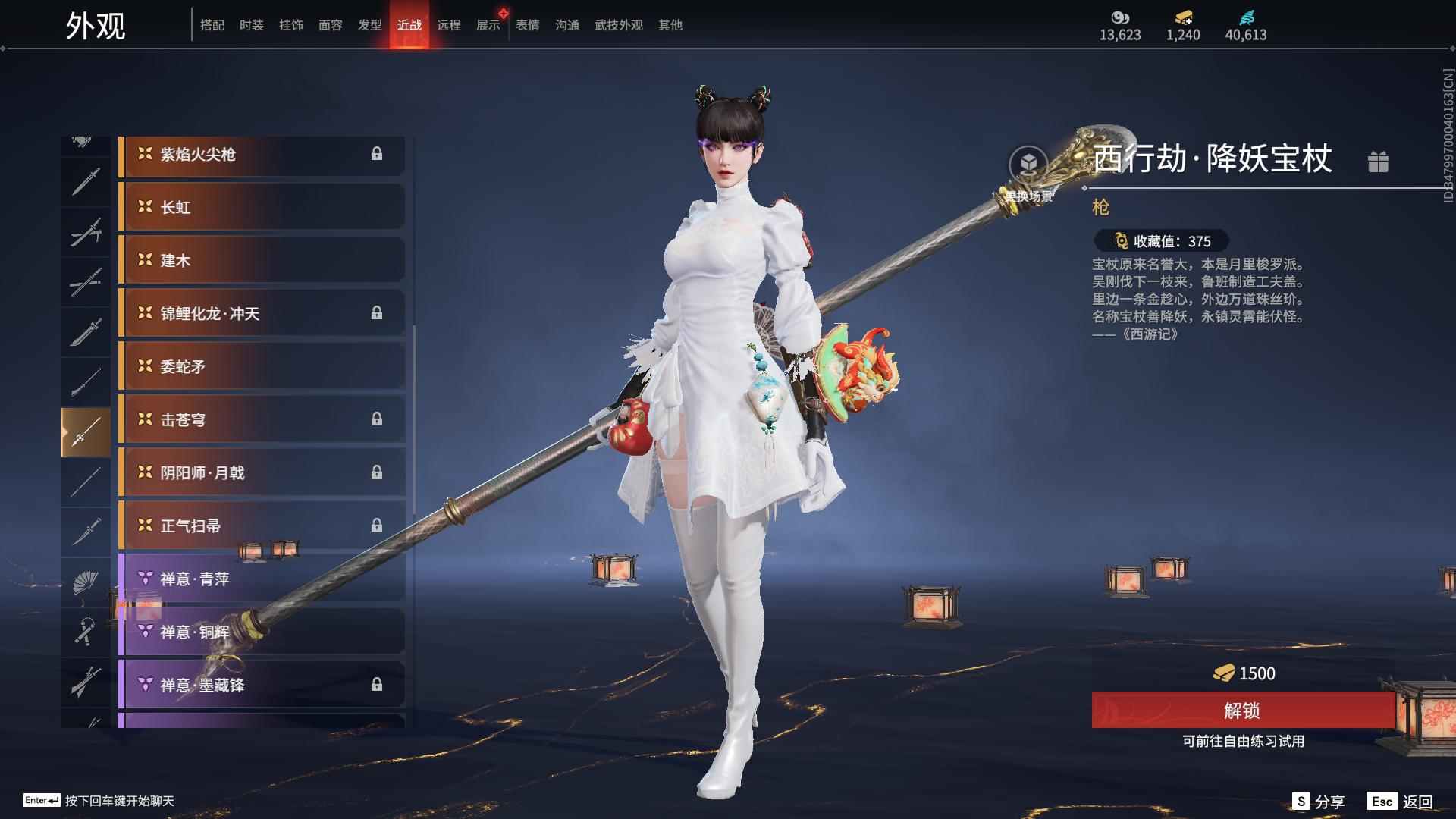Open the 发型 hairstyle tab
This screenshot has width=1456, height=819.
(x=370, y=25)
